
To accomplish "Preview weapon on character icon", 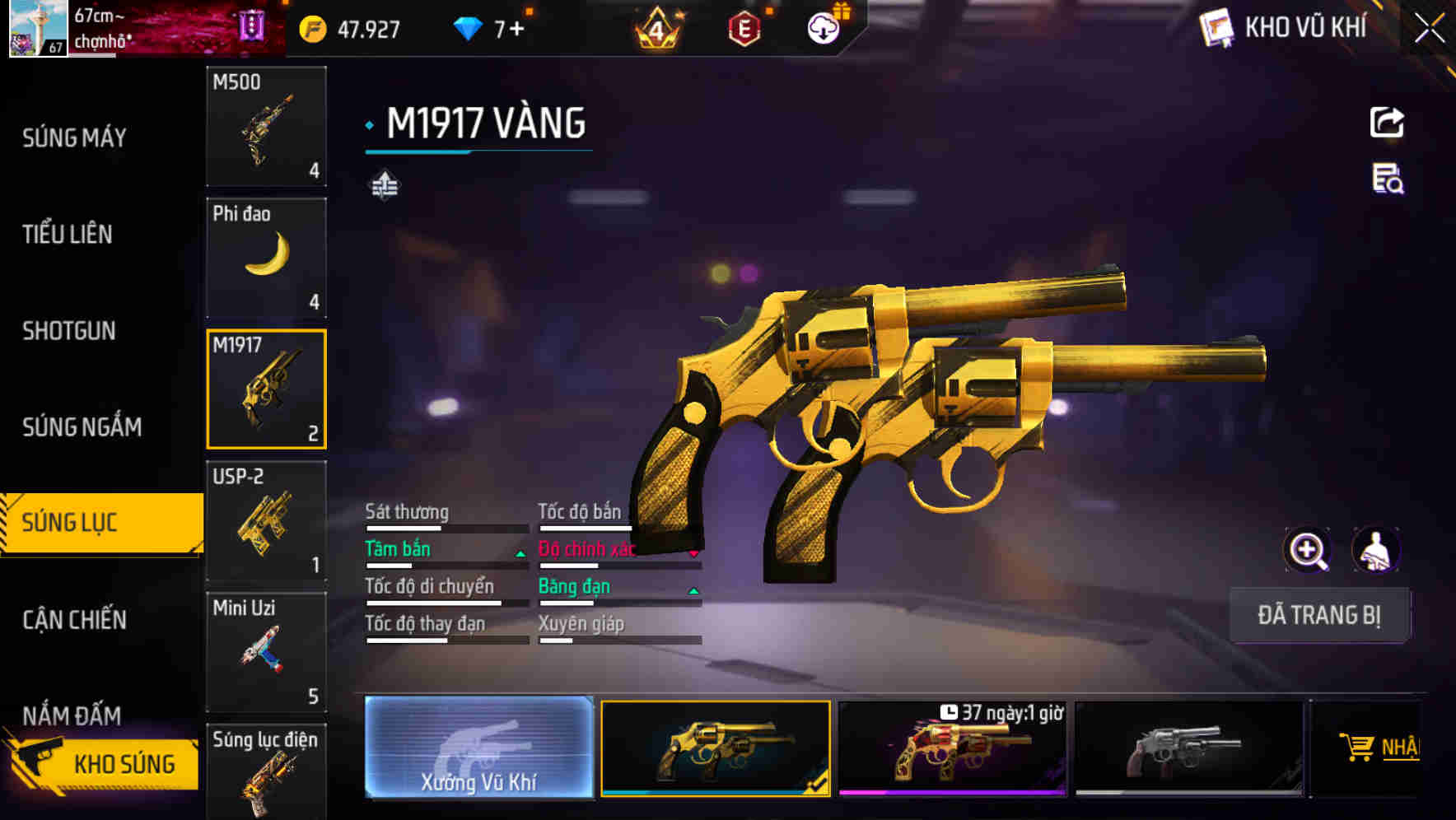I will pos(1375,550).
